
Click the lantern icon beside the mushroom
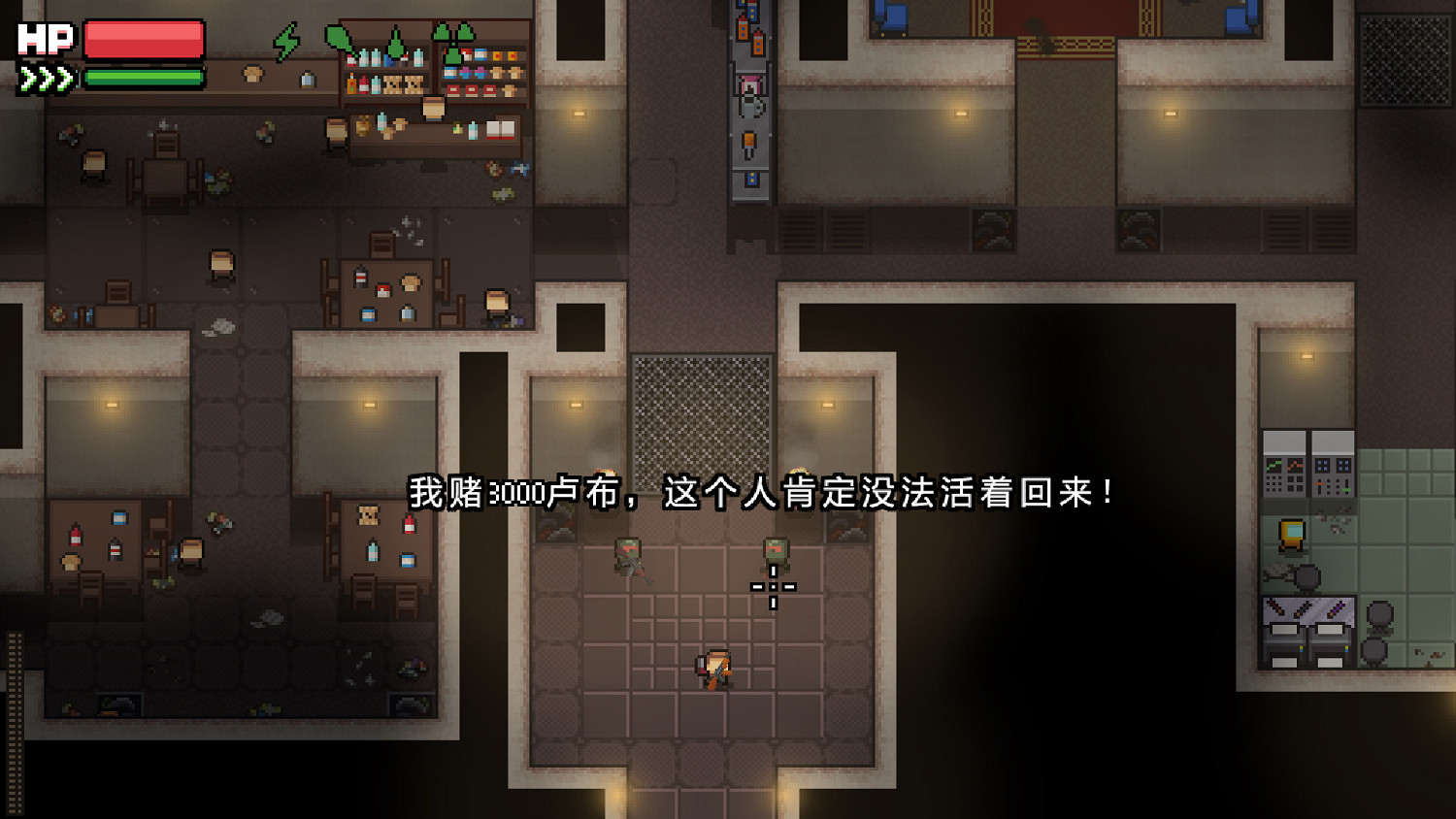pyautogui.click(x=308, y=80)
